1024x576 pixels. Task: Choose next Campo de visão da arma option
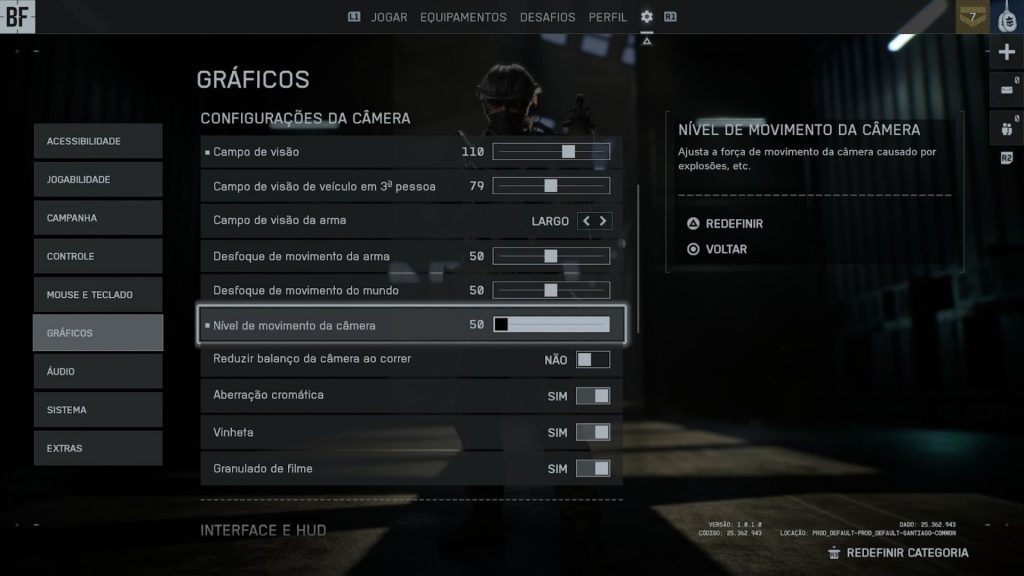point(603,221)
